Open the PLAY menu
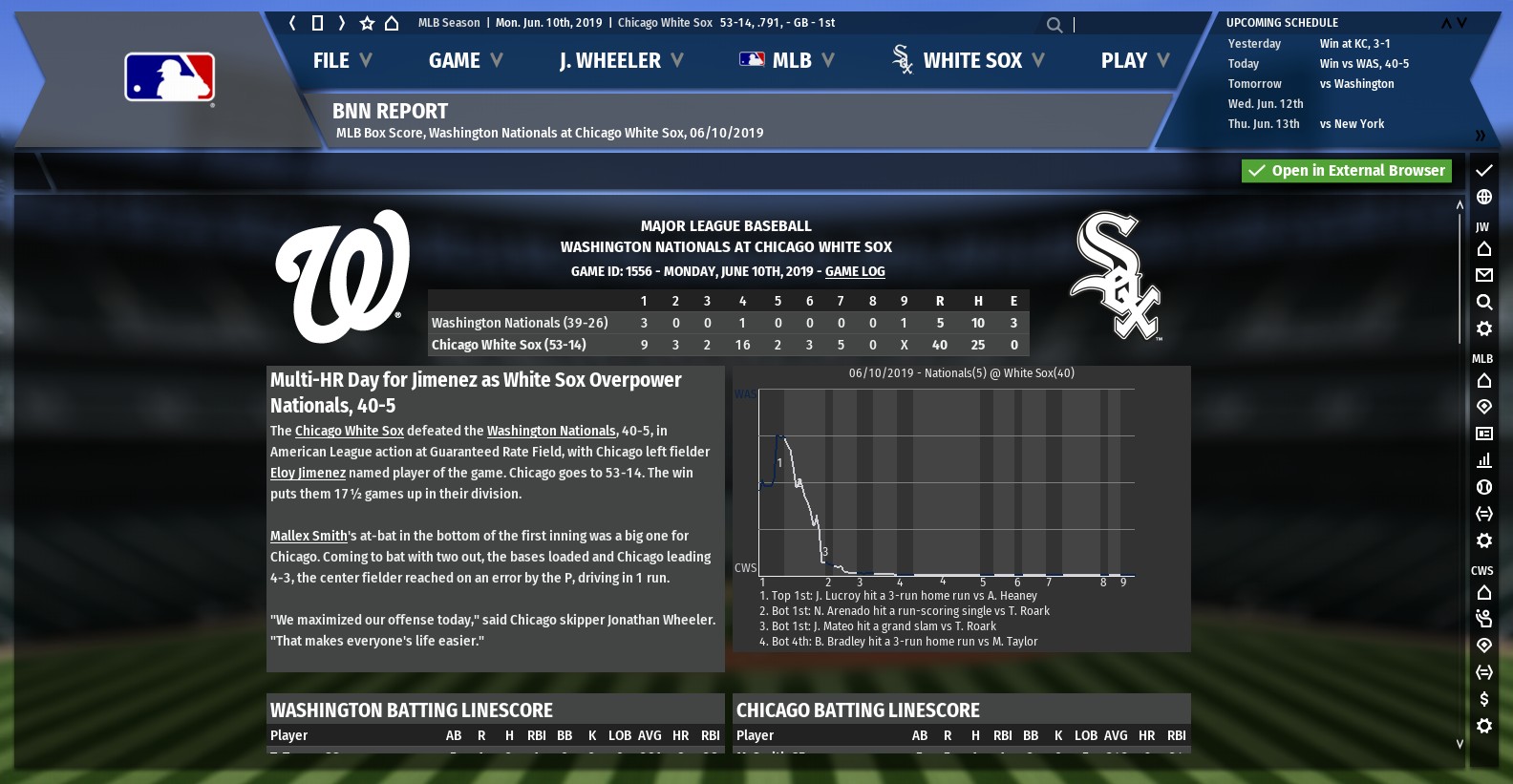Screen dimensions: 1513x784 (x=1135, y=61)
